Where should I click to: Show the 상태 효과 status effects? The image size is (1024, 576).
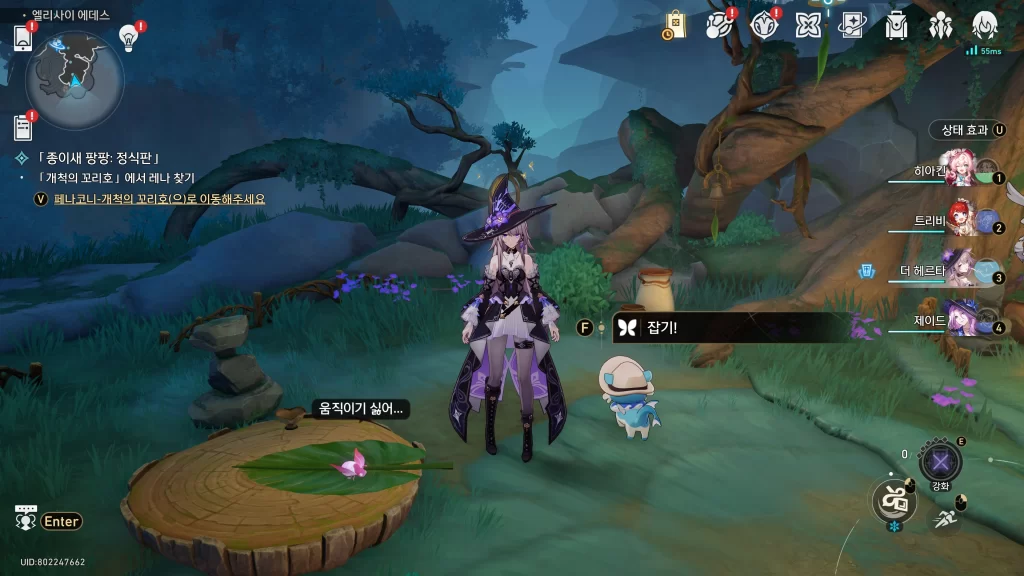(967, 130)
